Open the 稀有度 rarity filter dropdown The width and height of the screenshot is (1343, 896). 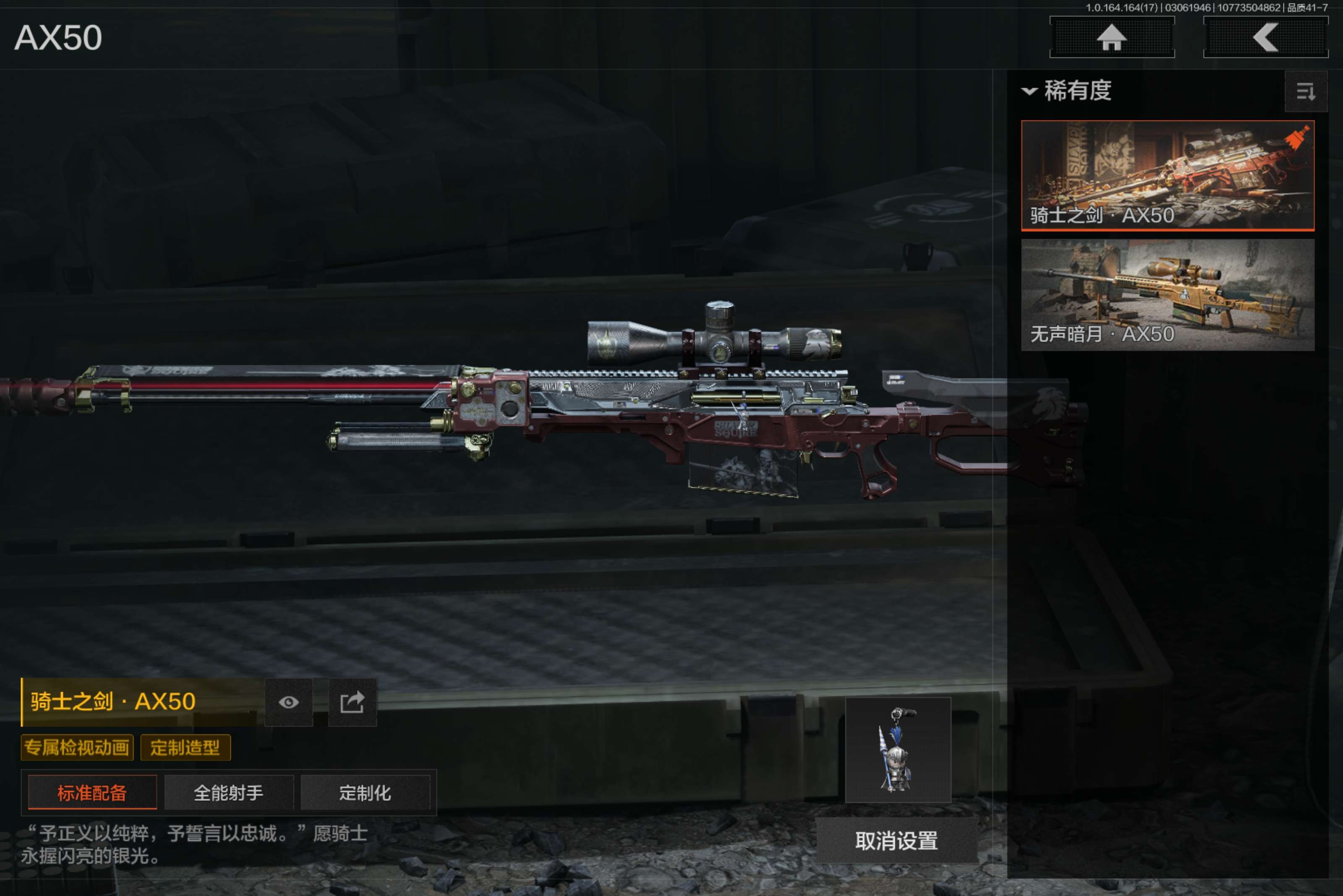click(x=1067, y=91)
